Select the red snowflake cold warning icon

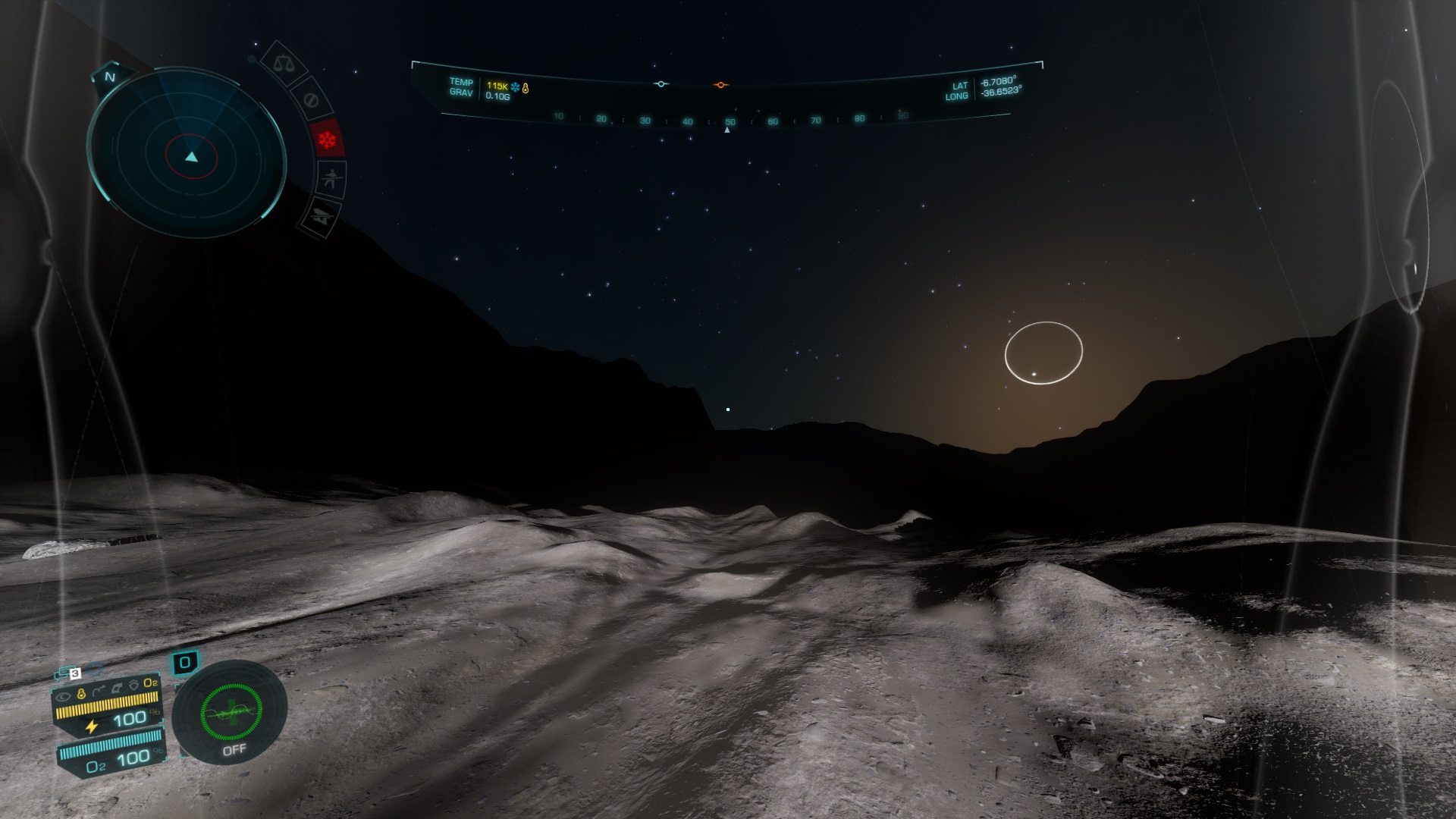coord(327,140)
